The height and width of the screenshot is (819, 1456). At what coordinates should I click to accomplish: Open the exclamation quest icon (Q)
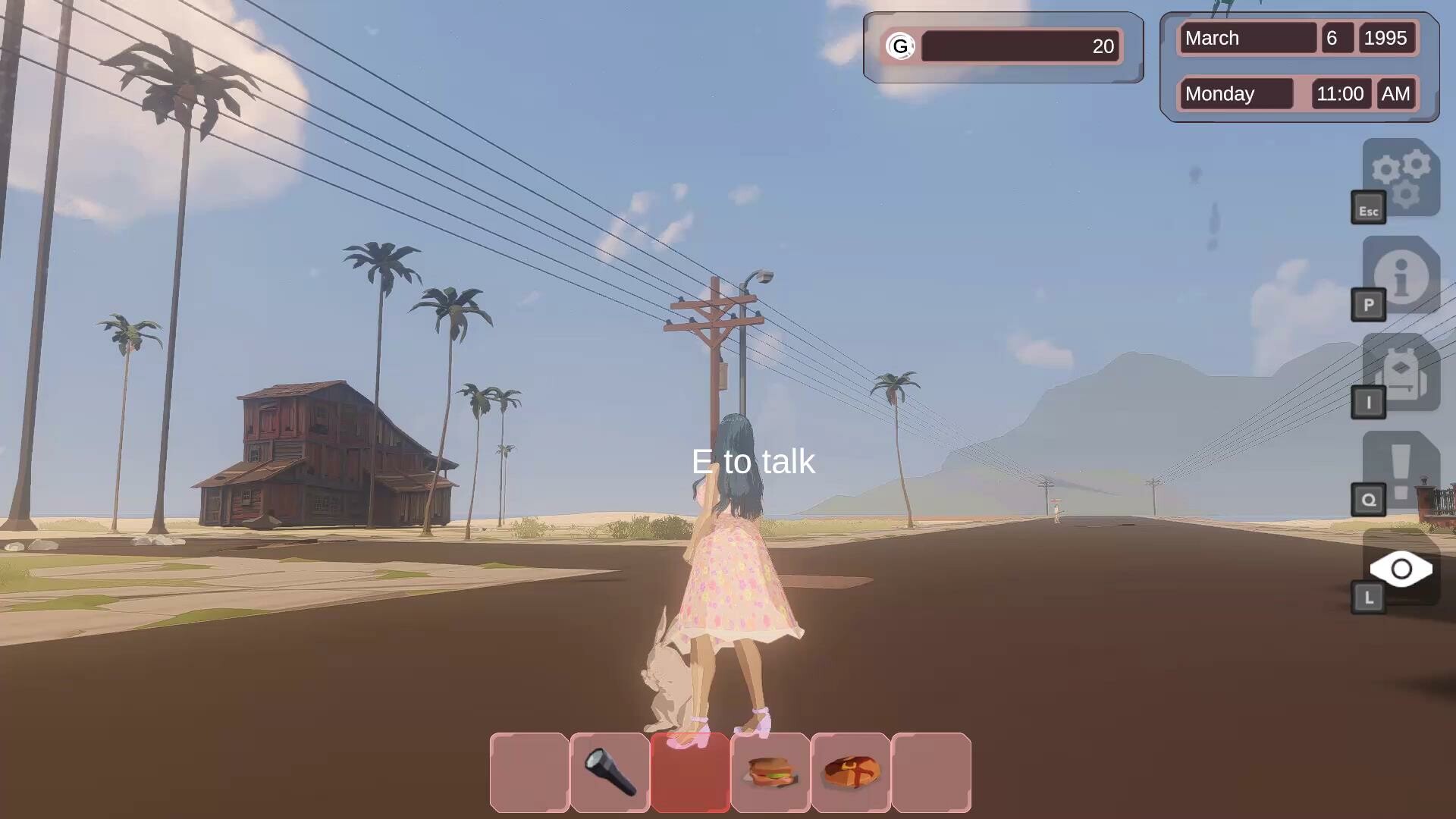click(1401, 470)
